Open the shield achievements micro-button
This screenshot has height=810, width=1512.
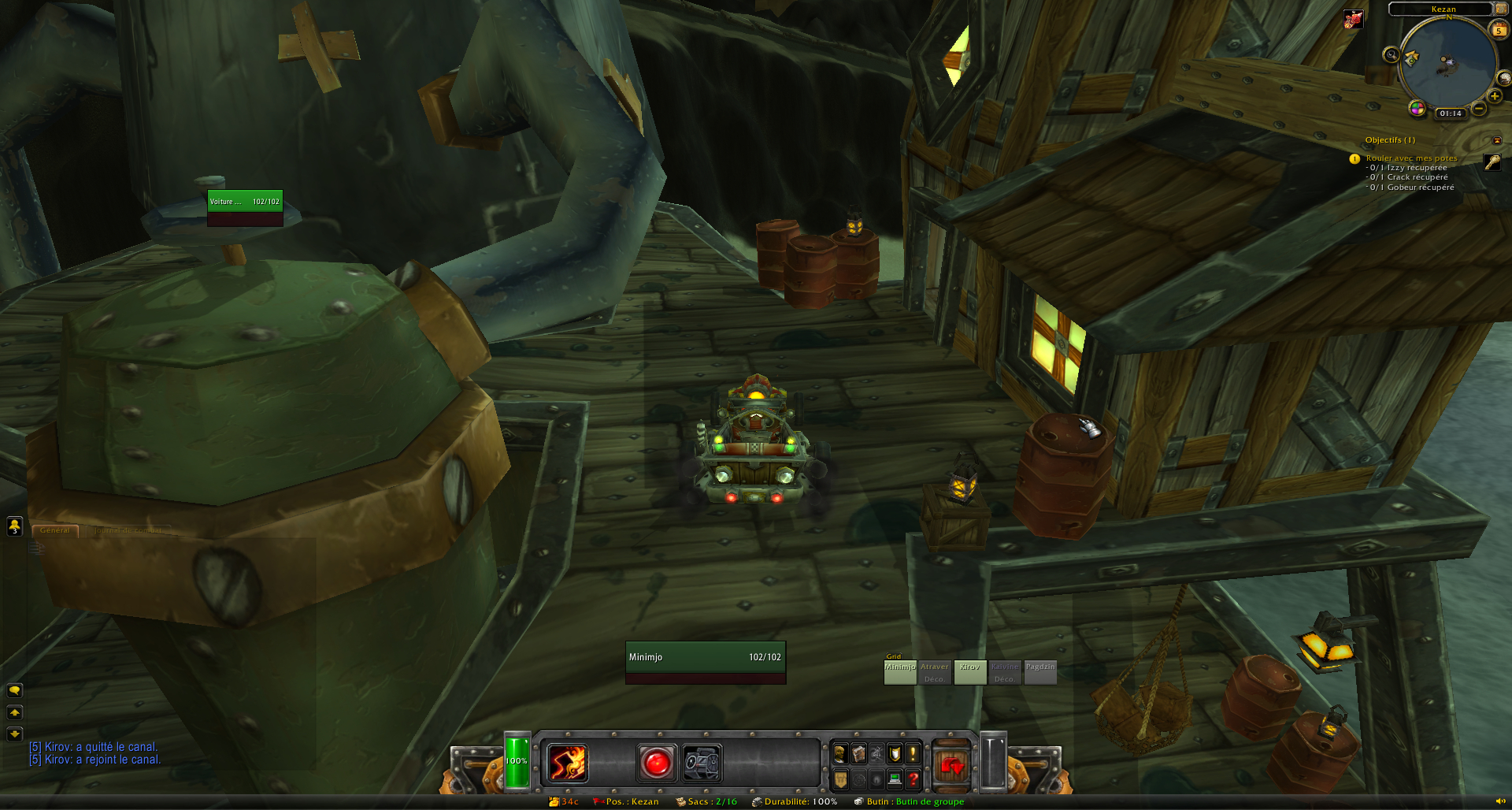[x=895, y=753]
